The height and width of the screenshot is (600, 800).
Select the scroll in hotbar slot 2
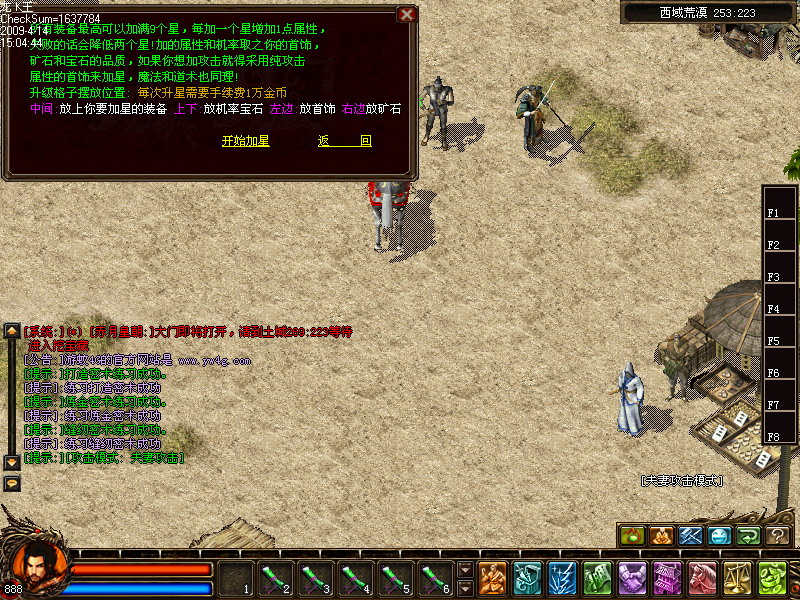pos(275,578)
